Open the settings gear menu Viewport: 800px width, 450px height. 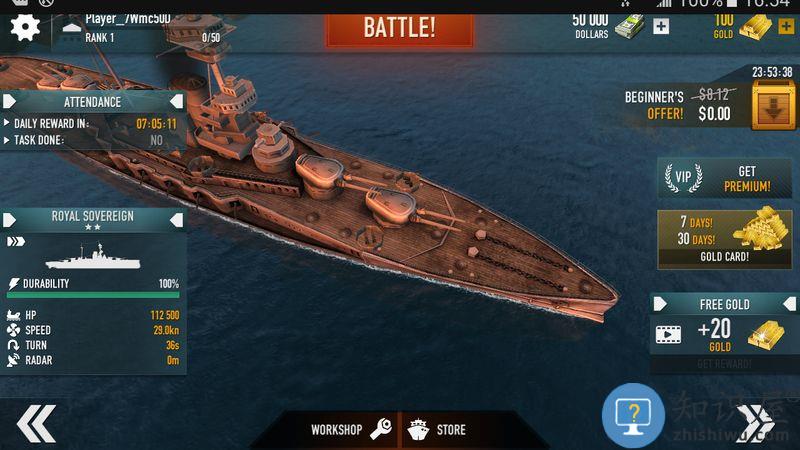(x=24, y=27)
